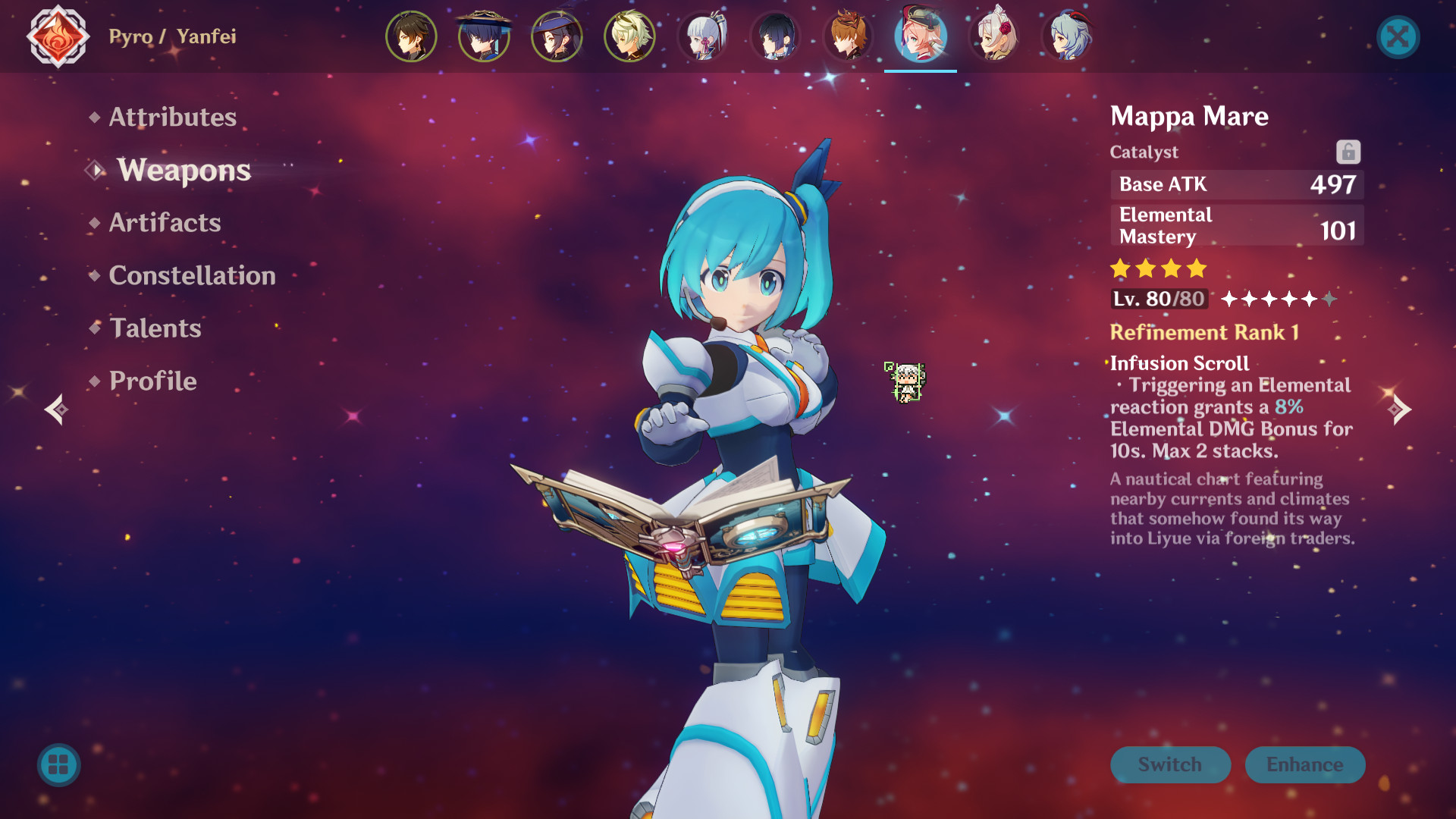Screen dimensions: 1456x819
Task: Open the Attributes section
Action: (172, 117)
